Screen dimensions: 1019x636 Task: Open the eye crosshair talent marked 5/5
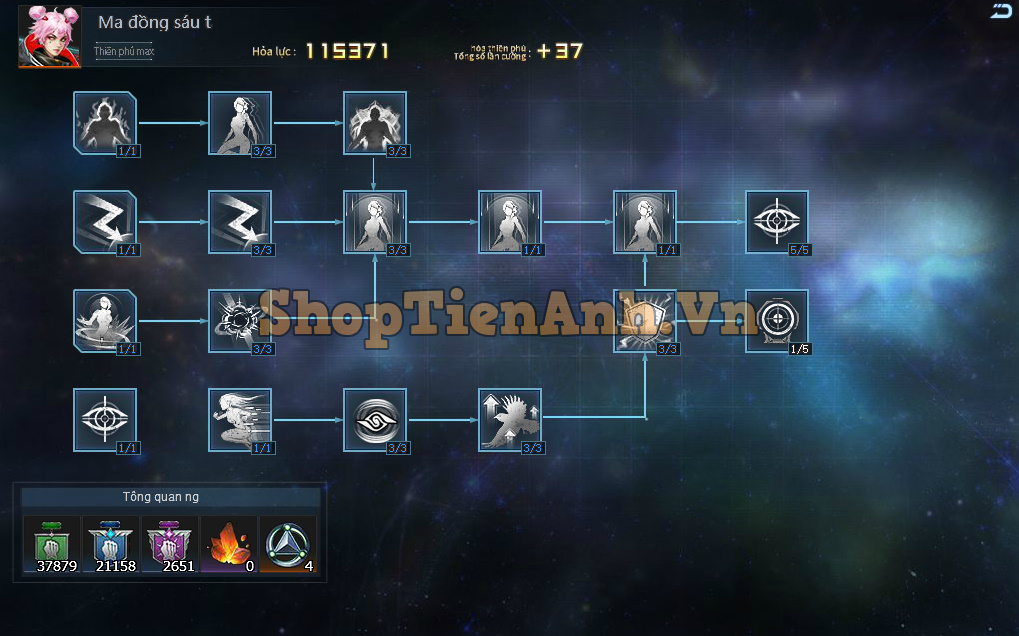pyautogui.click(x=777, y=222)
